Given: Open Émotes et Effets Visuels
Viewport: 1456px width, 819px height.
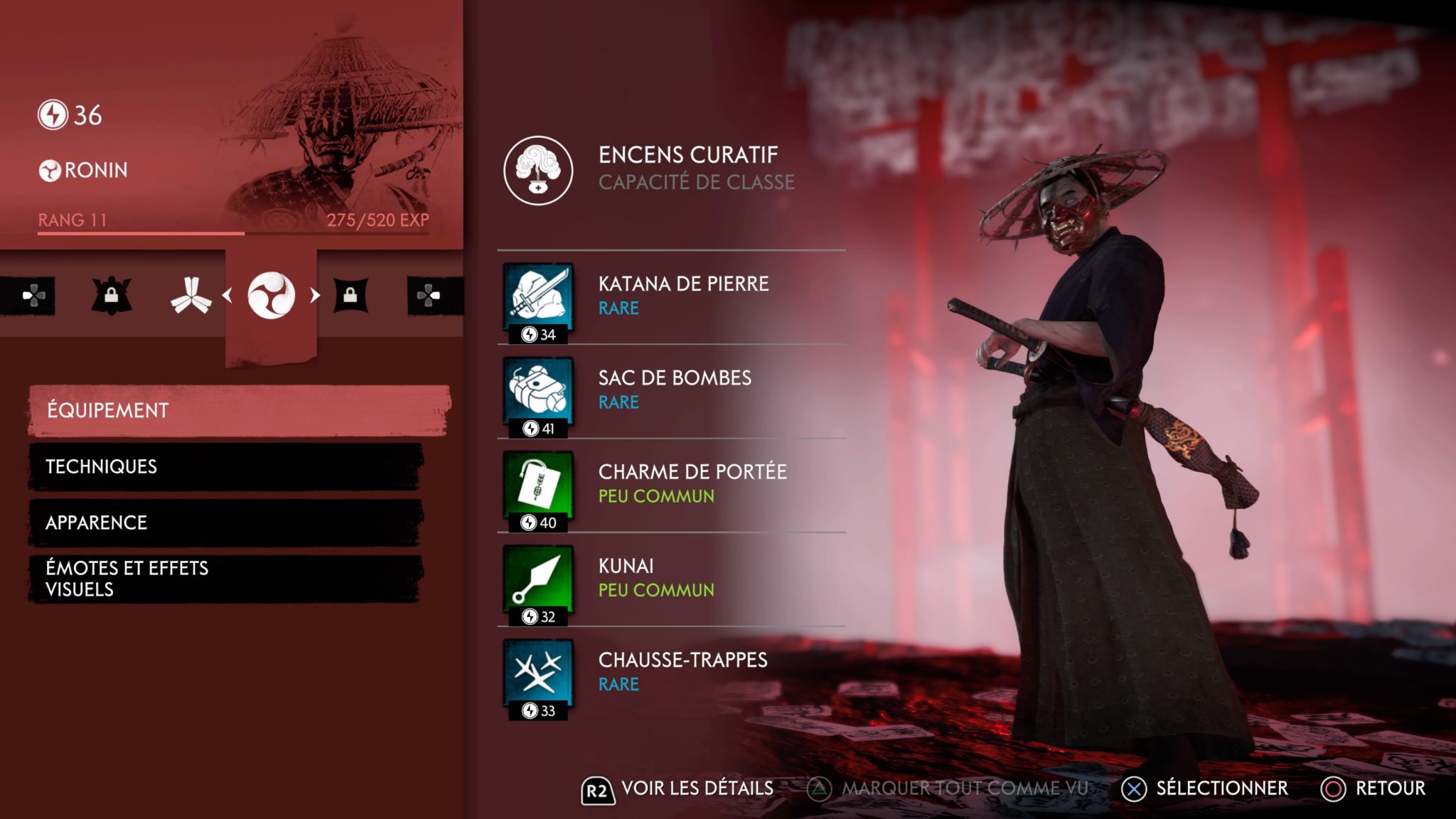Looking at the screenshot, I should point(226,579).
